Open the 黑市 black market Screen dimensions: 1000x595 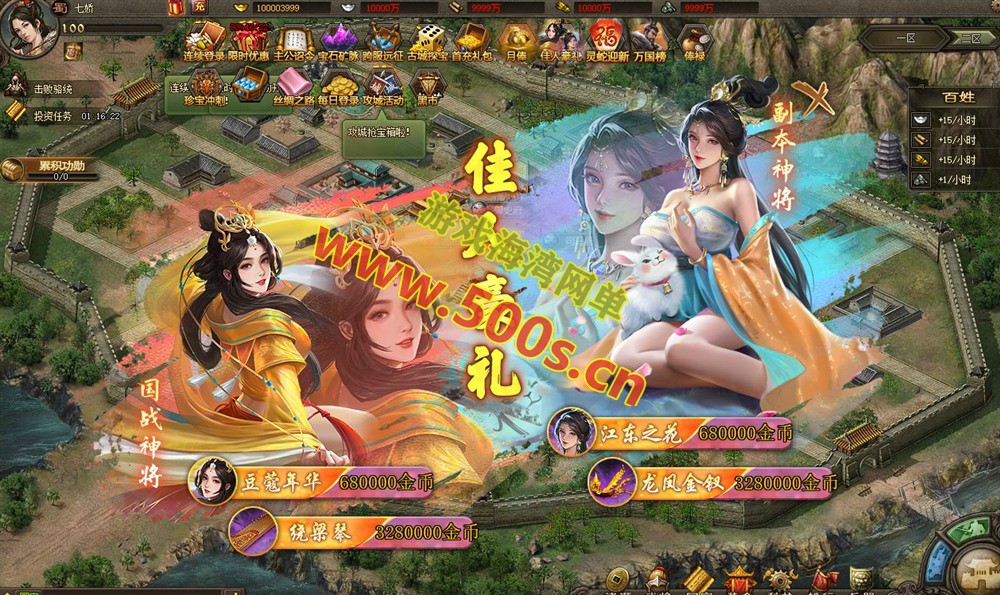click(x=428, y=86)
